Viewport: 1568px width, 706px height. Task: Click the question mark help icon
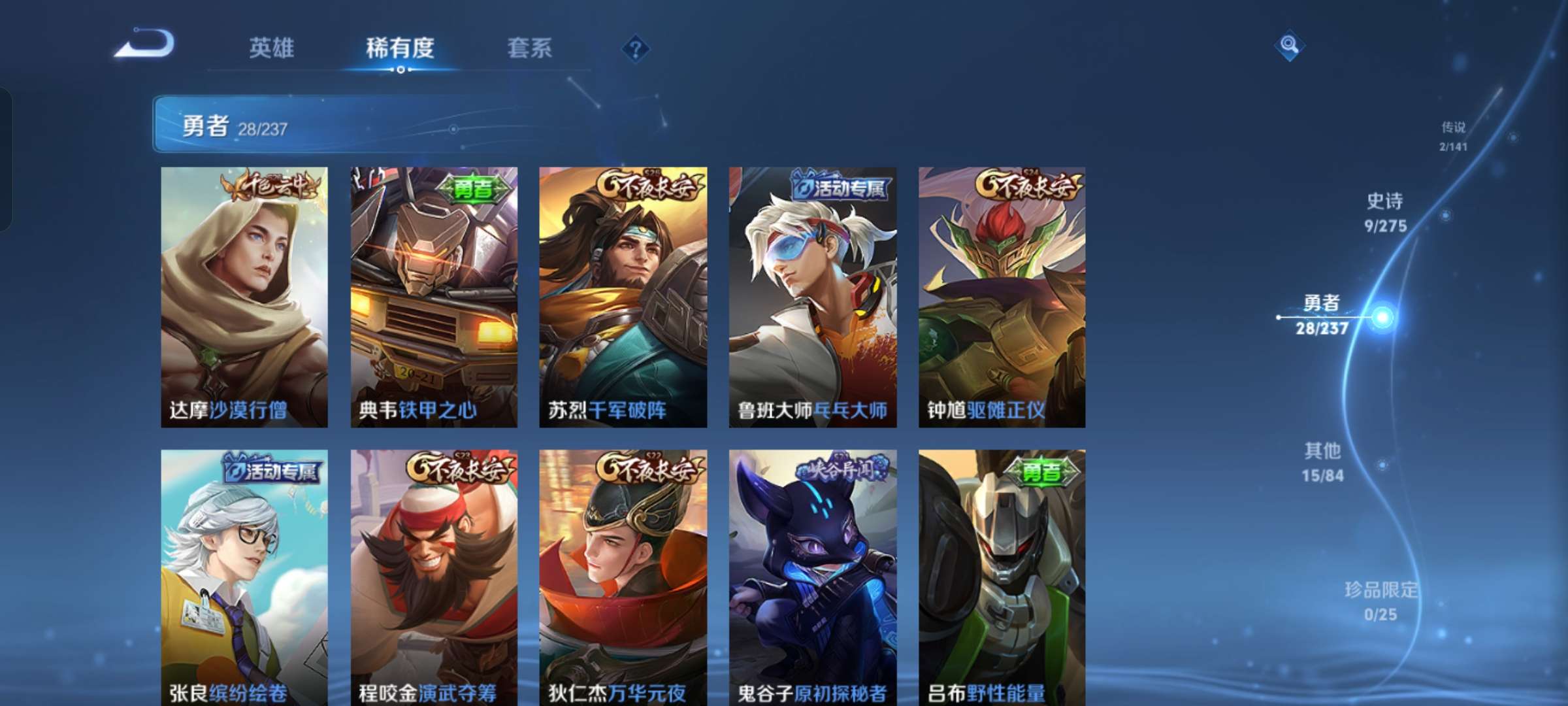click(x=636, y=49)
